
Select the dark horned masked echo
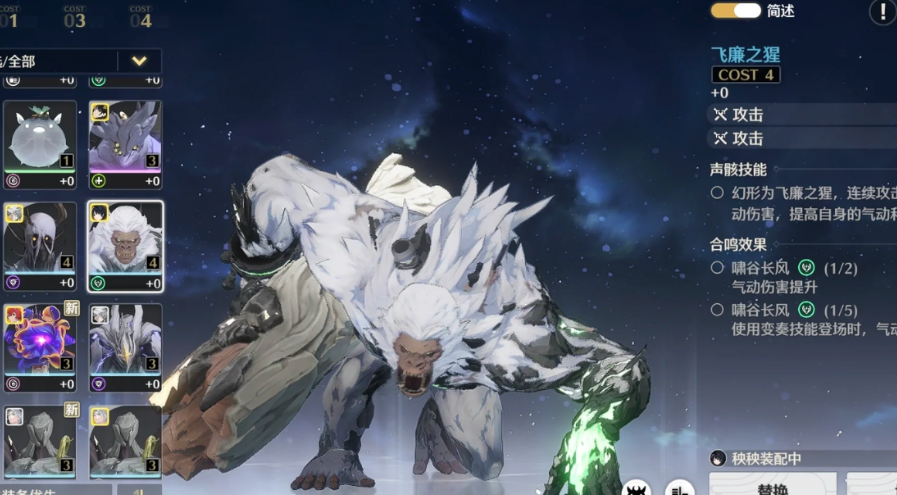[40, 245]
